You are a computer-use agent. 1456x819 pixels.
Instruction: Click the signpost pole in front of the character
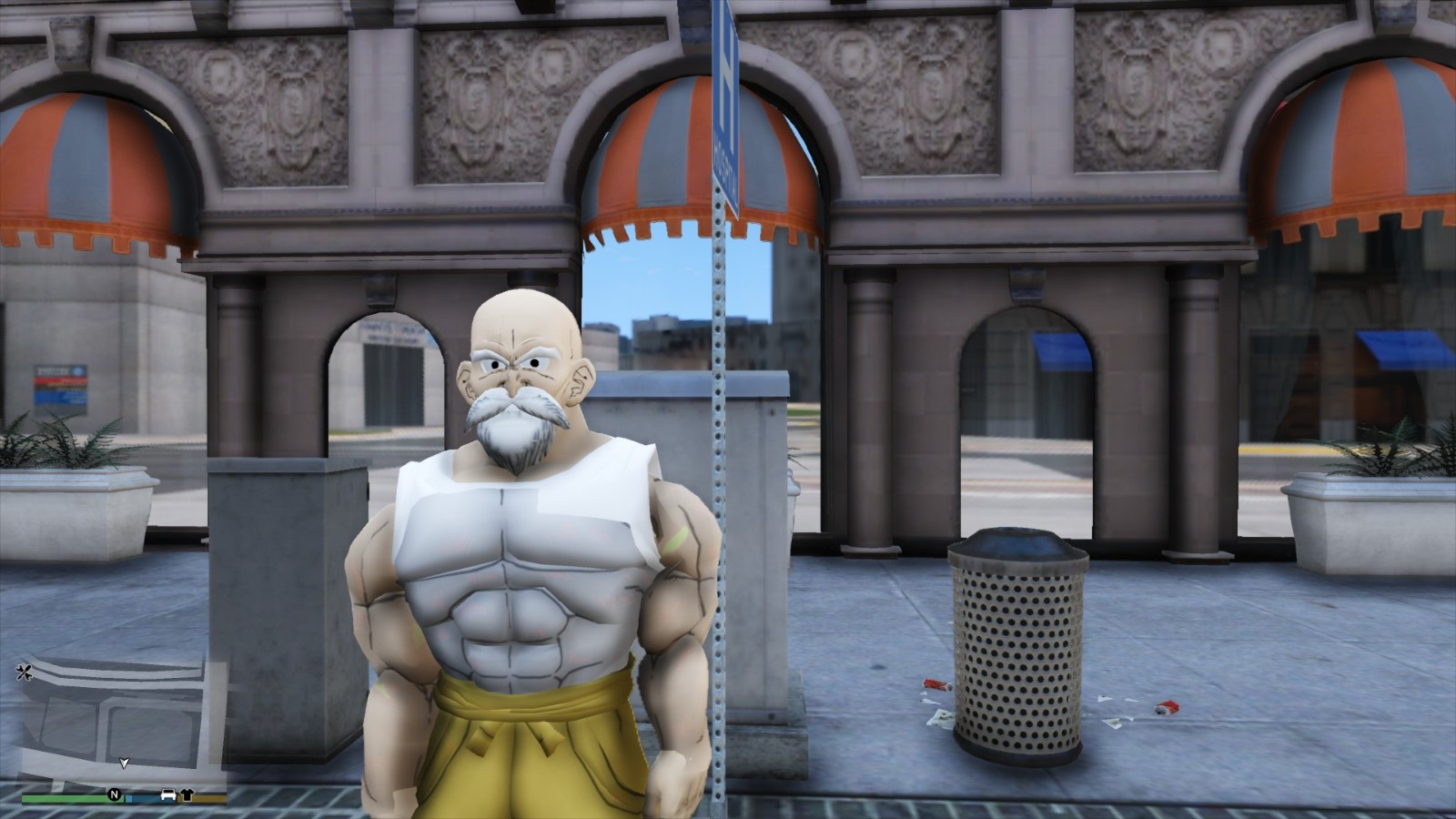[723, 500]
